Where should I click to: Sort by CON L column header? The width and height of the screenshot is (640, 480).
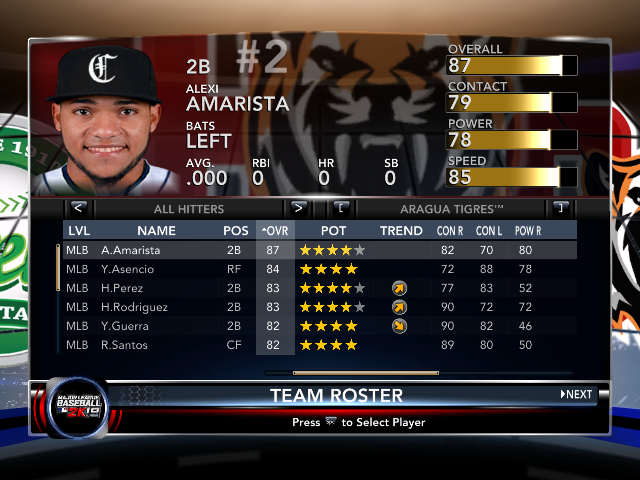[488, 230]
